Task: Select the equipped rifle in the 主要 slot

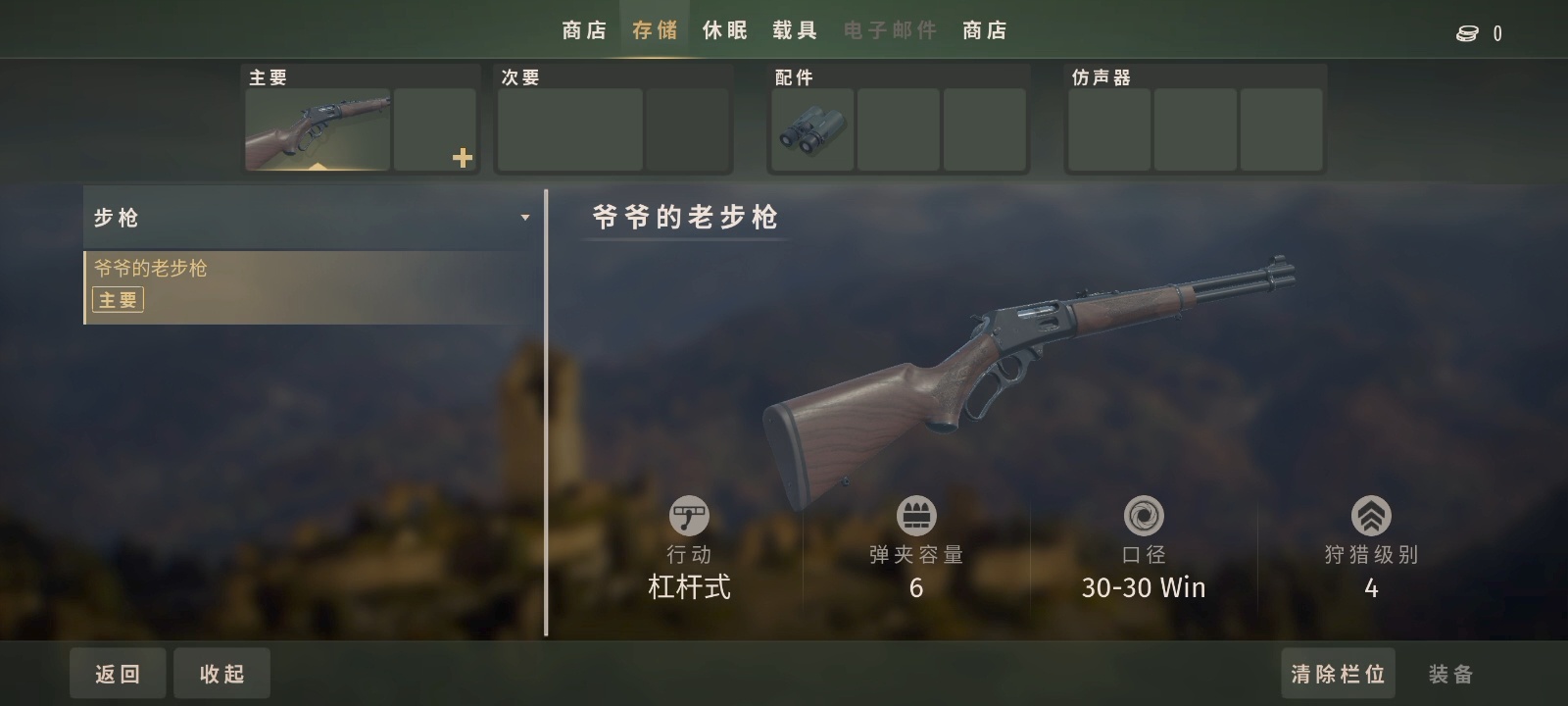Action: tap(318, 129)
